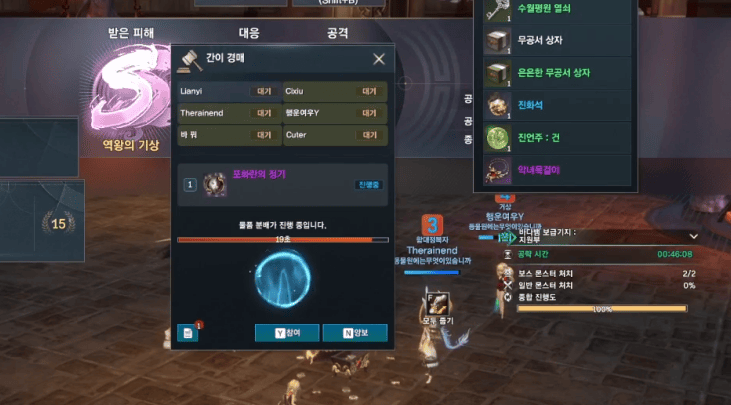The width and height of the screenshot is (731, 405).
Task: Open the auction log document icon
Action: click(188, 333)
